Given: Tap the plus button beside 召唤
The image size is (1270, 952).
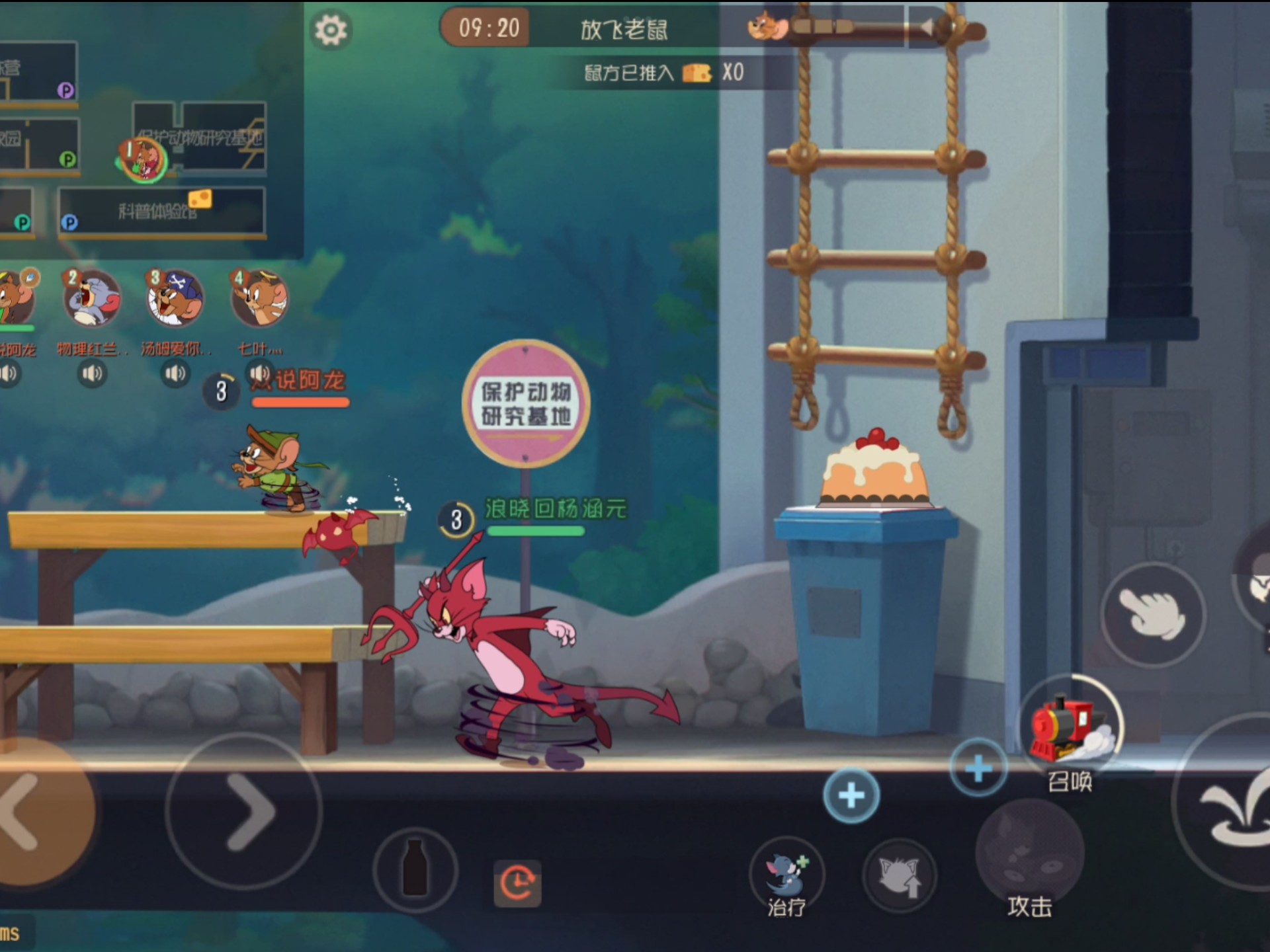Looking at the screenshot, I should coord(978,768).
